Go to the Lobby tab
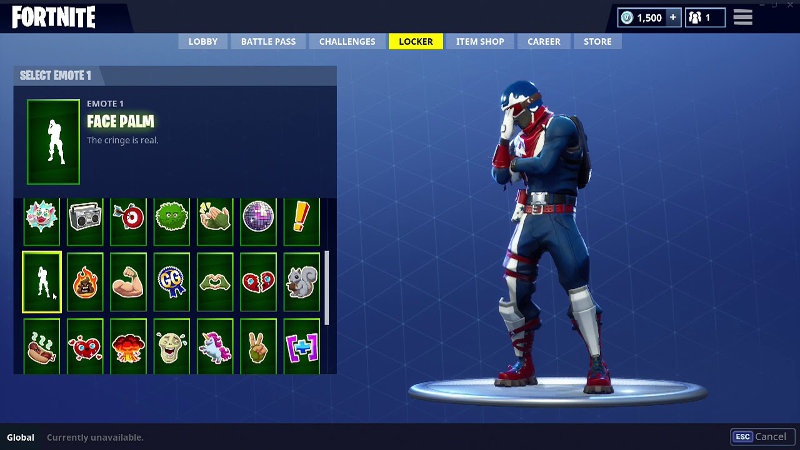Viewport: 800px width, 450px height. pos(203,42)
